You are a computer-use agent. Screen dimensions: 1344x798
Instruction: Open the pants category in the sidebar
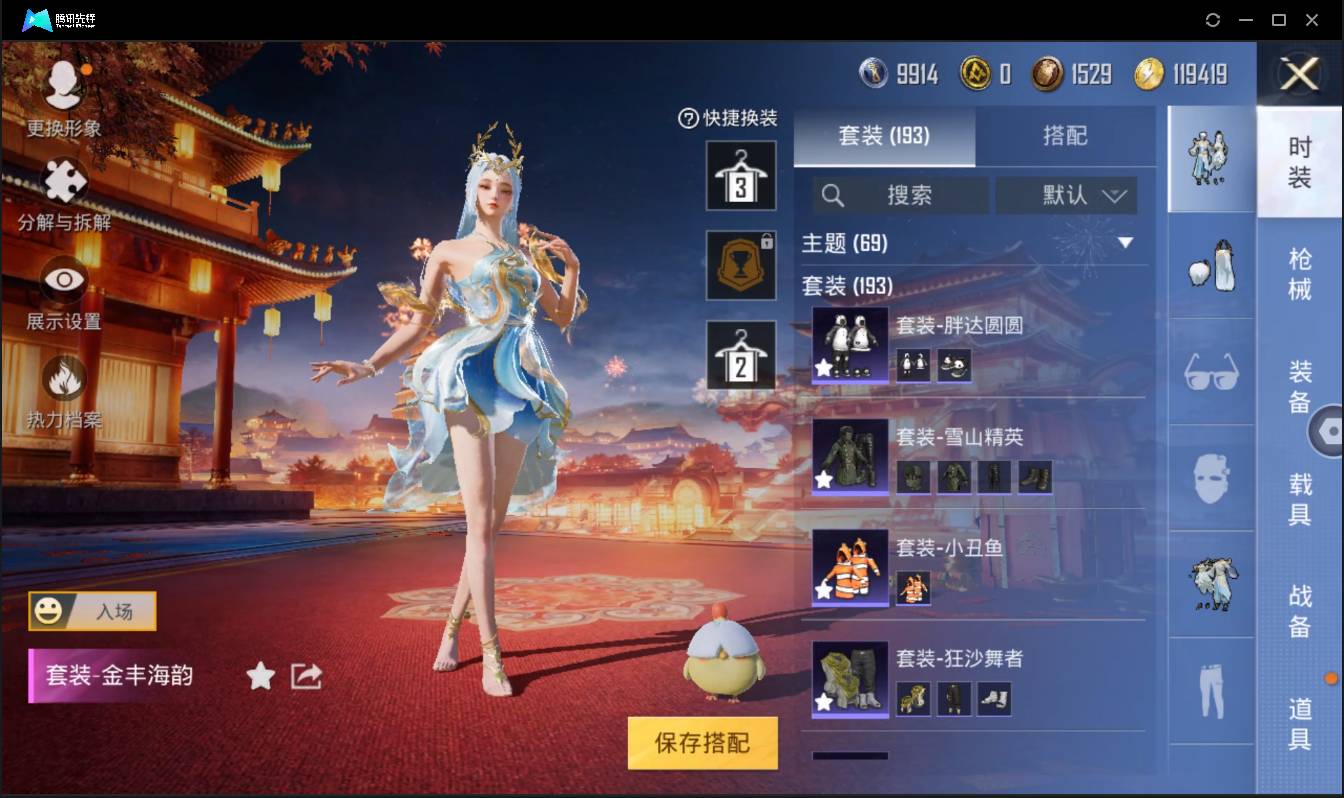tap(1210, 690)
